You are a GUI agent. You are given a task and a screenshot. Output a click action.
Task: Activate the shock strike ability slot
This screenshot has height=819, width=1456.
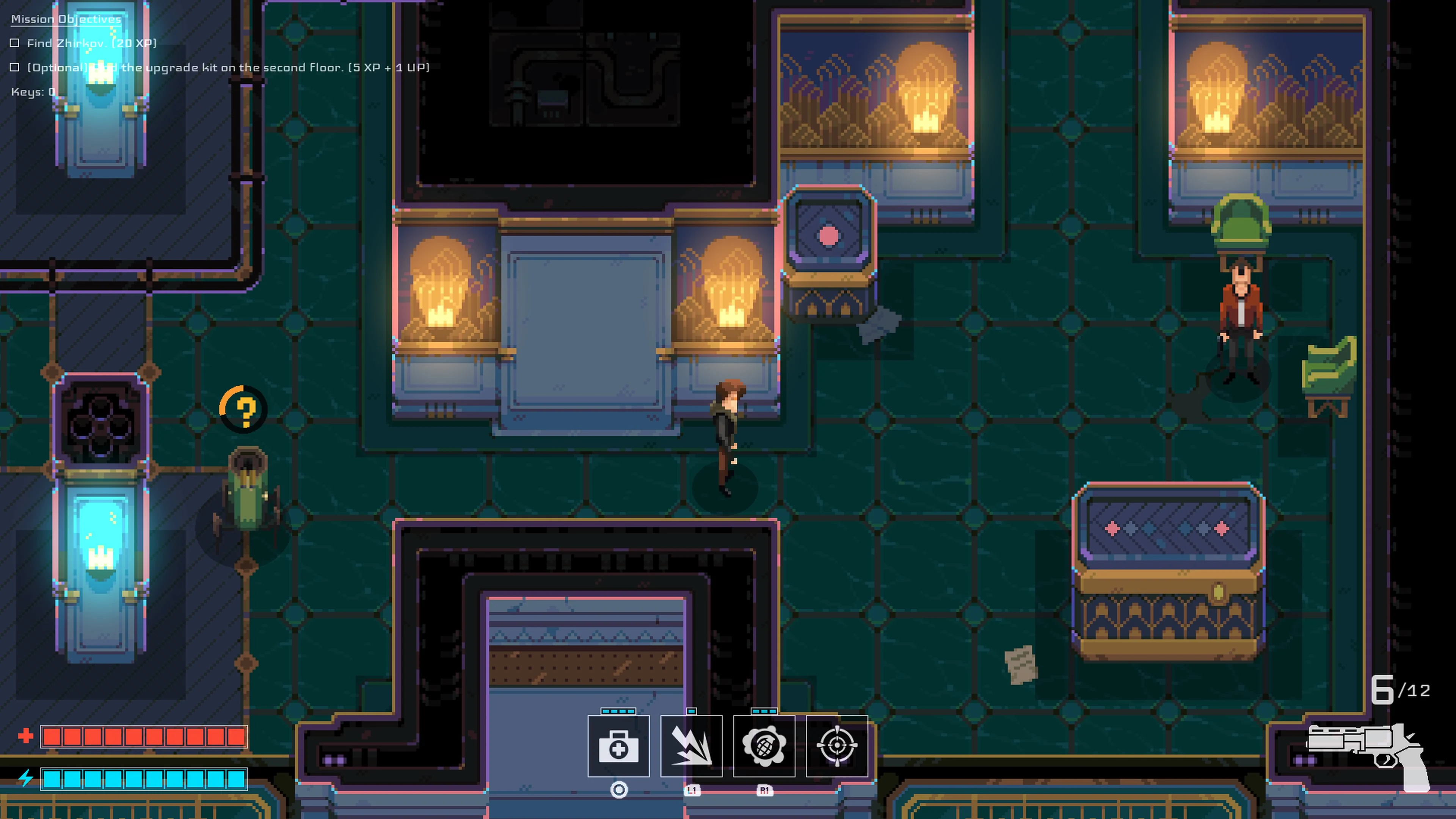[692, 746]
